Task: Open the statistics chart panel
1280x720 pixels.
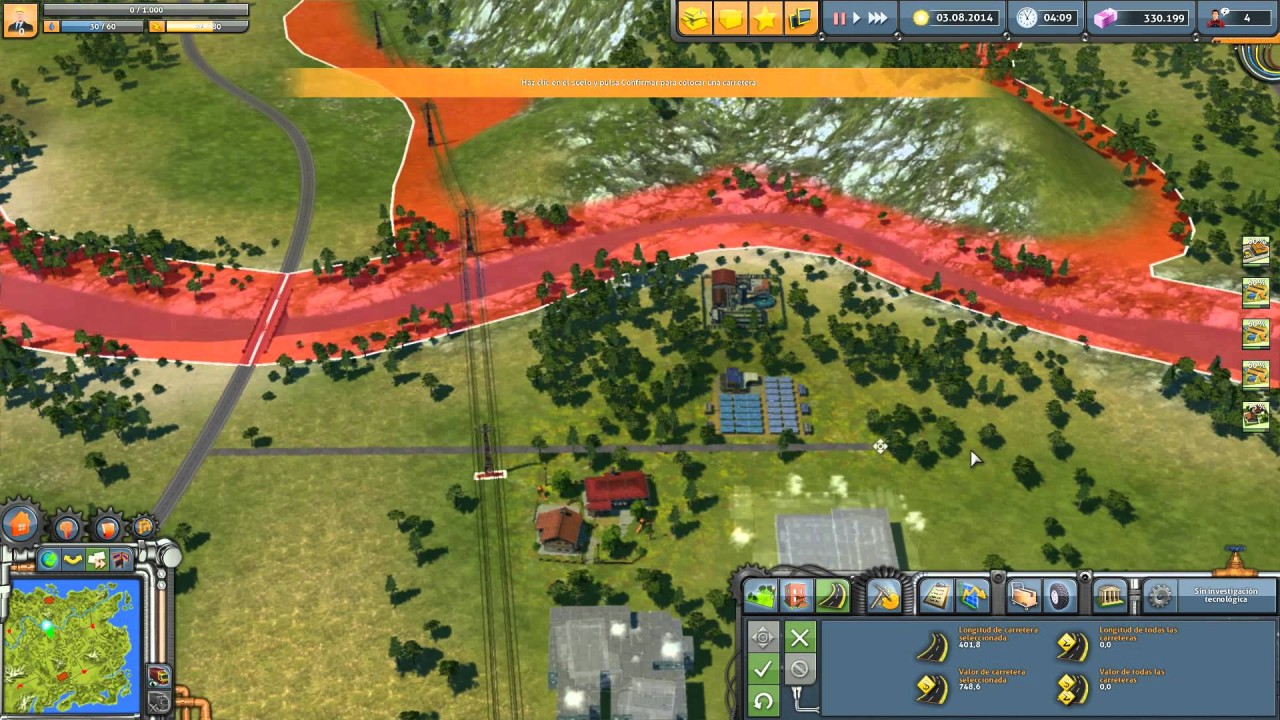Action: 972,596
